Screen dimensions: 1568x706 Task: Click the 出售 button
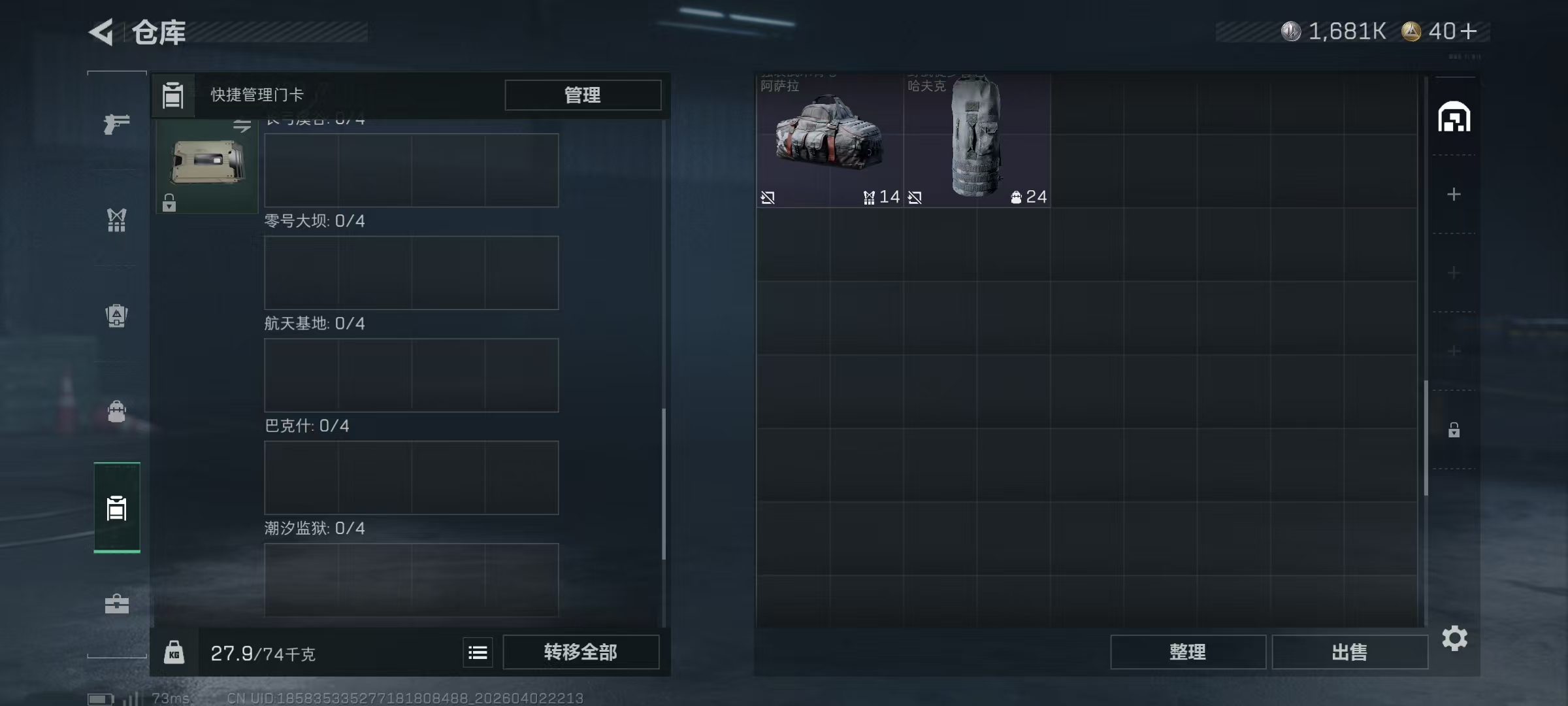tap(1350, 652)
